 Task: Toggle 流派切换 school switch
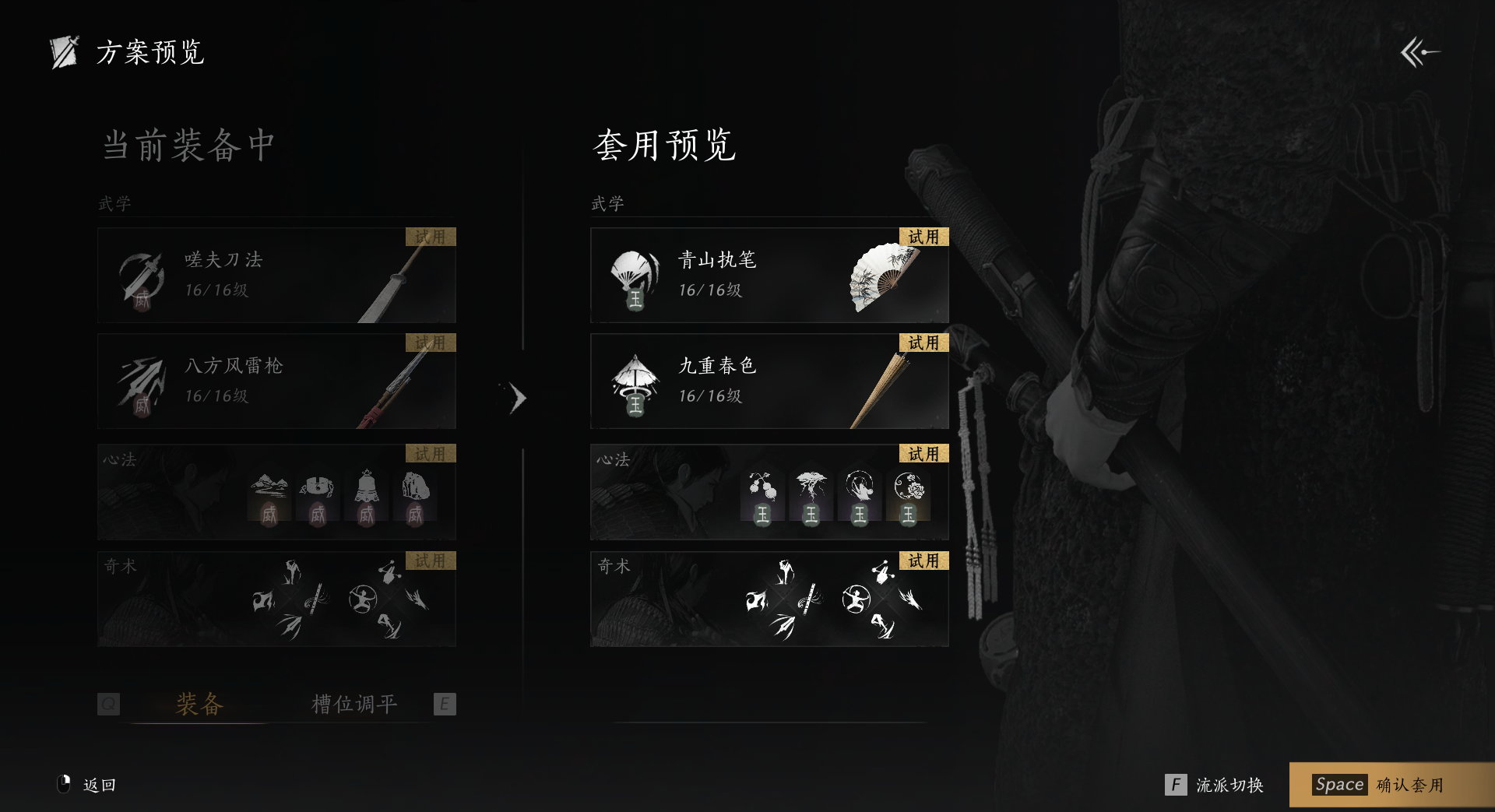click(x=1215, y=785)
